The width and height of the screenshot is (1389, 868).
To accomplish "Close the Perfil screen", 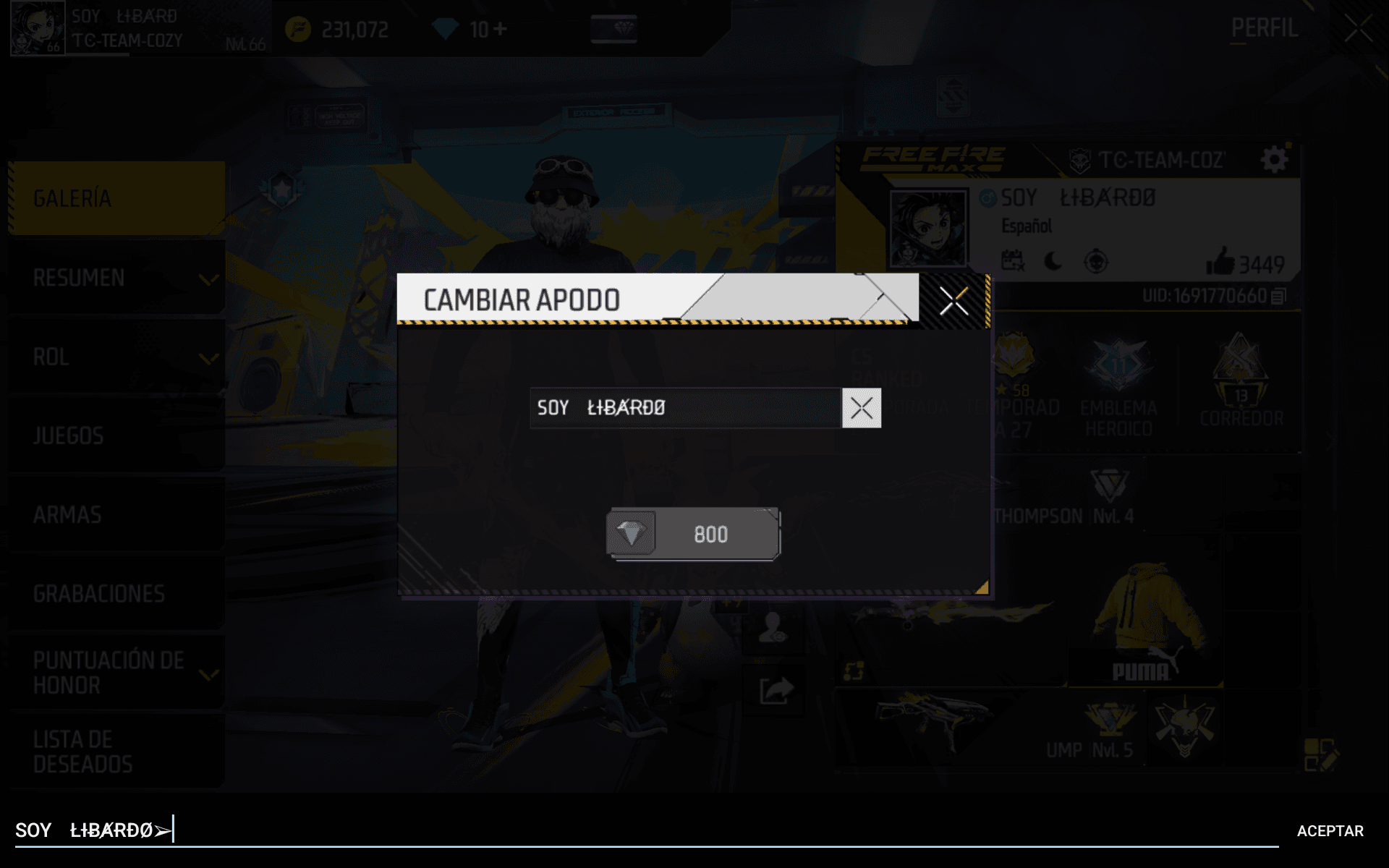I will 1358,29.
